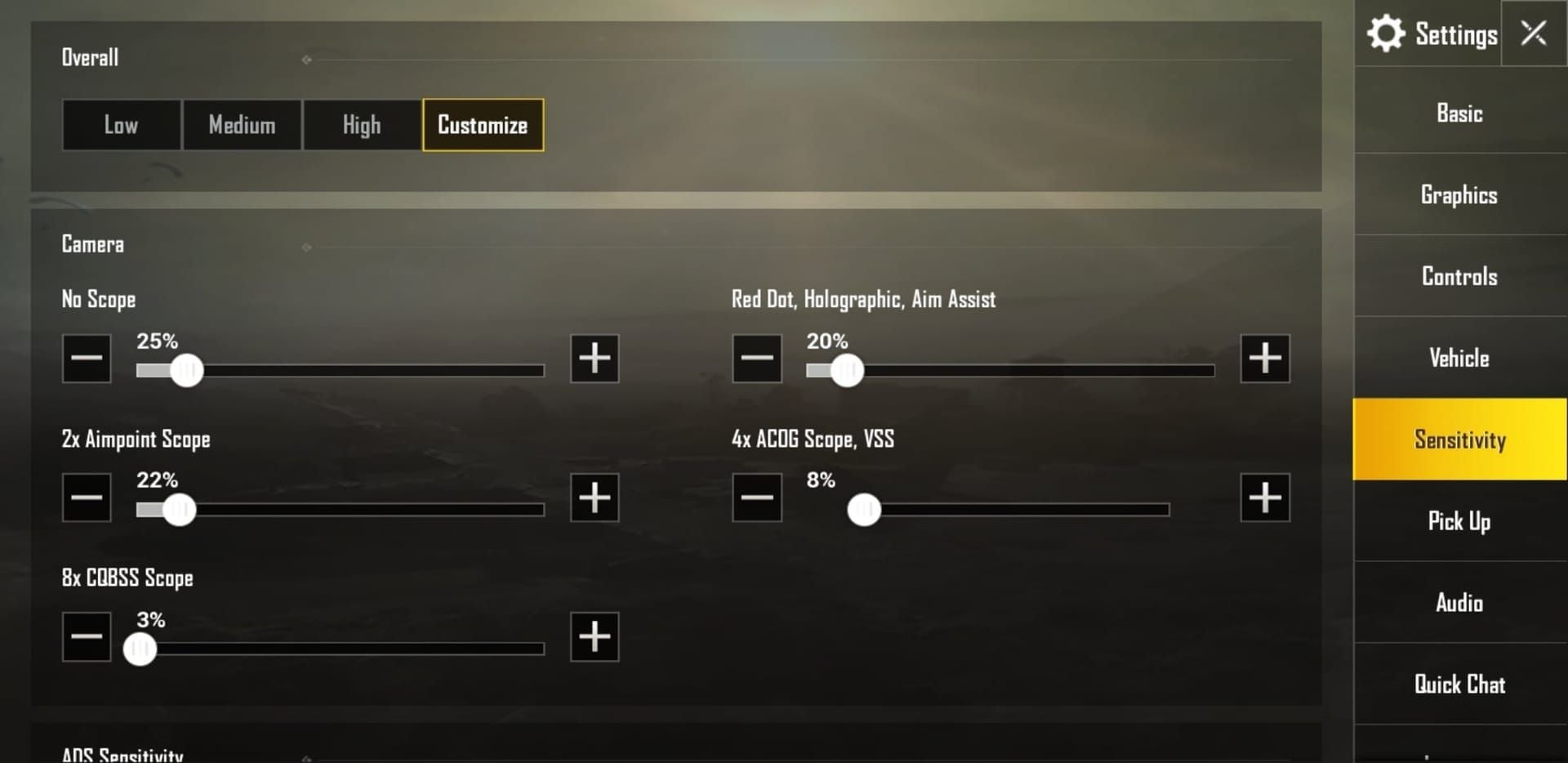Viewport: 1568px width, 763px height.
Task: Select the Low sensitivity preset
Action: pos(121,125)
